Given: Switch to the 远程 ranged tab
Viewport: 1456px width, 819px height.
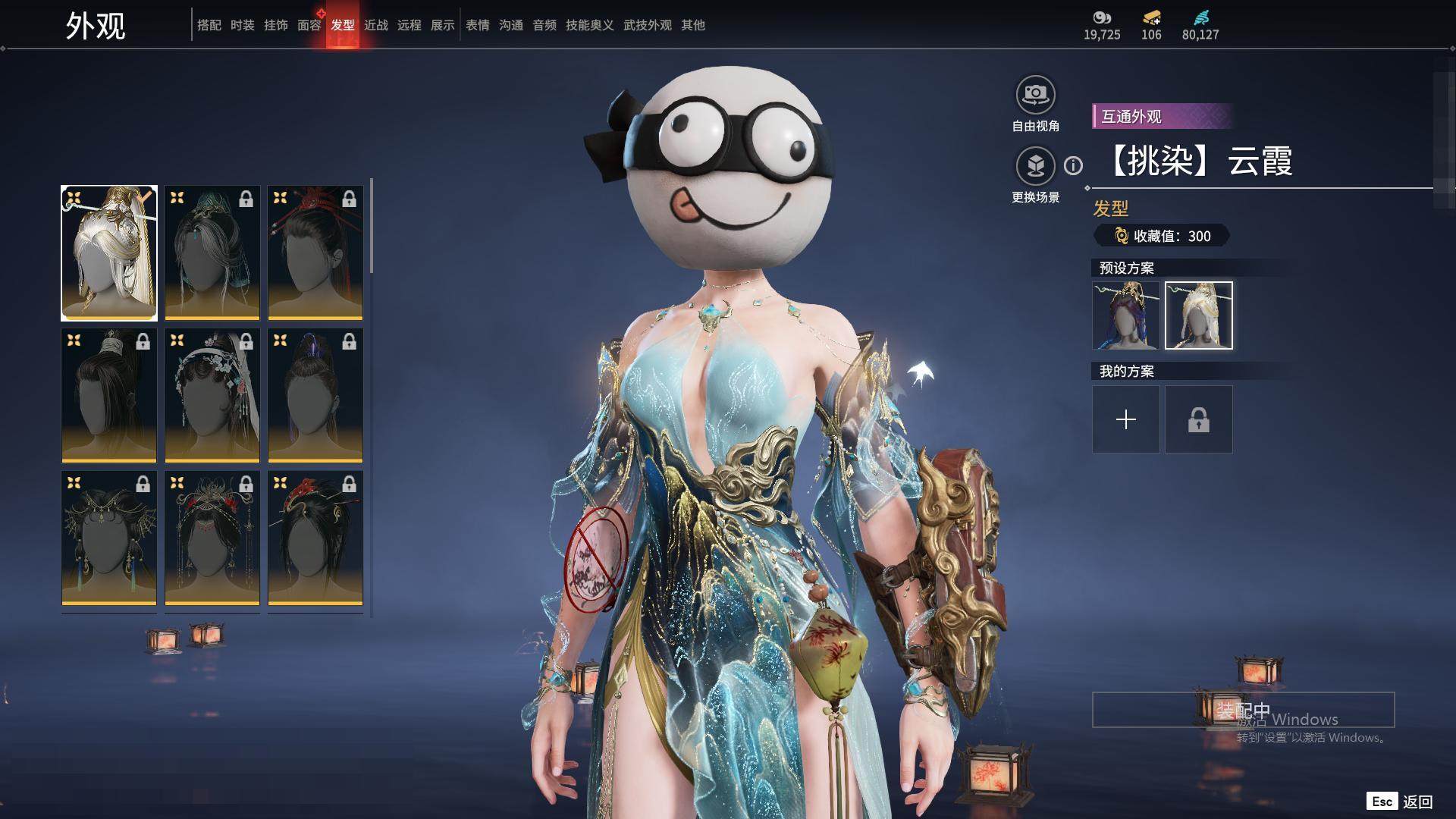Looking at the screenshot, I should pos(409,25).
